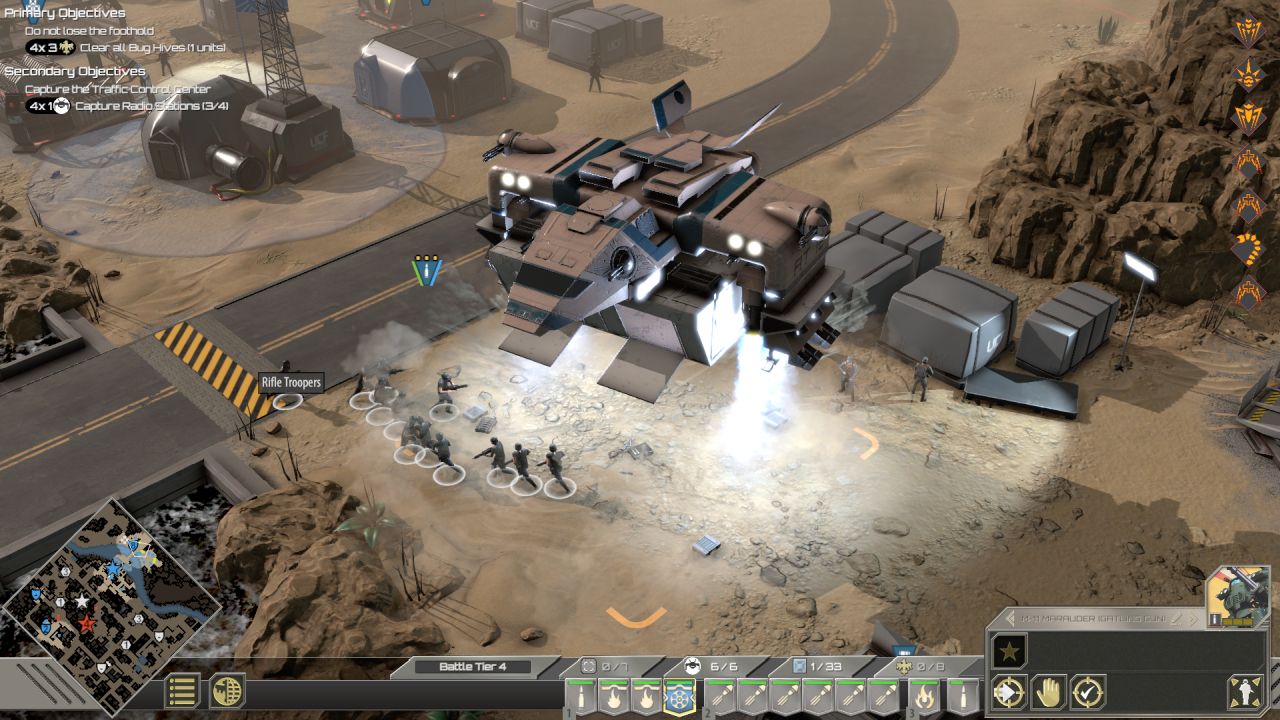Click the yellow curled bug alert icon
The width and height of the screenshot is (1280, 720).
point(1248,249)
